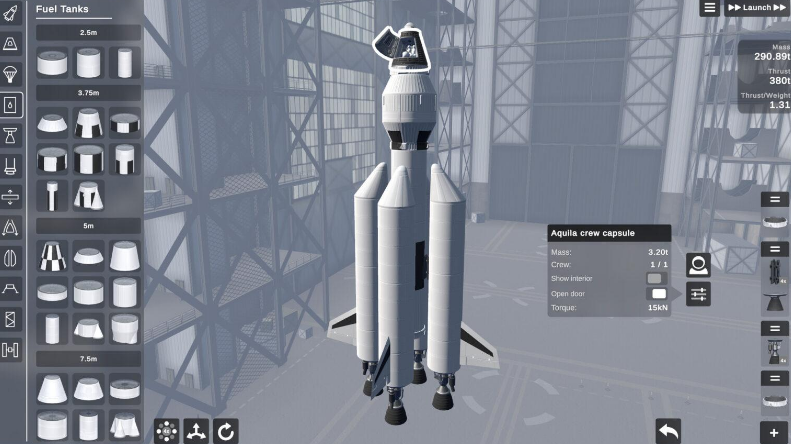Image resolution: width=791 pixels, height=444 pixels.
Task: Select the Fuel Tanks droplet category
Action: point(11,105)
